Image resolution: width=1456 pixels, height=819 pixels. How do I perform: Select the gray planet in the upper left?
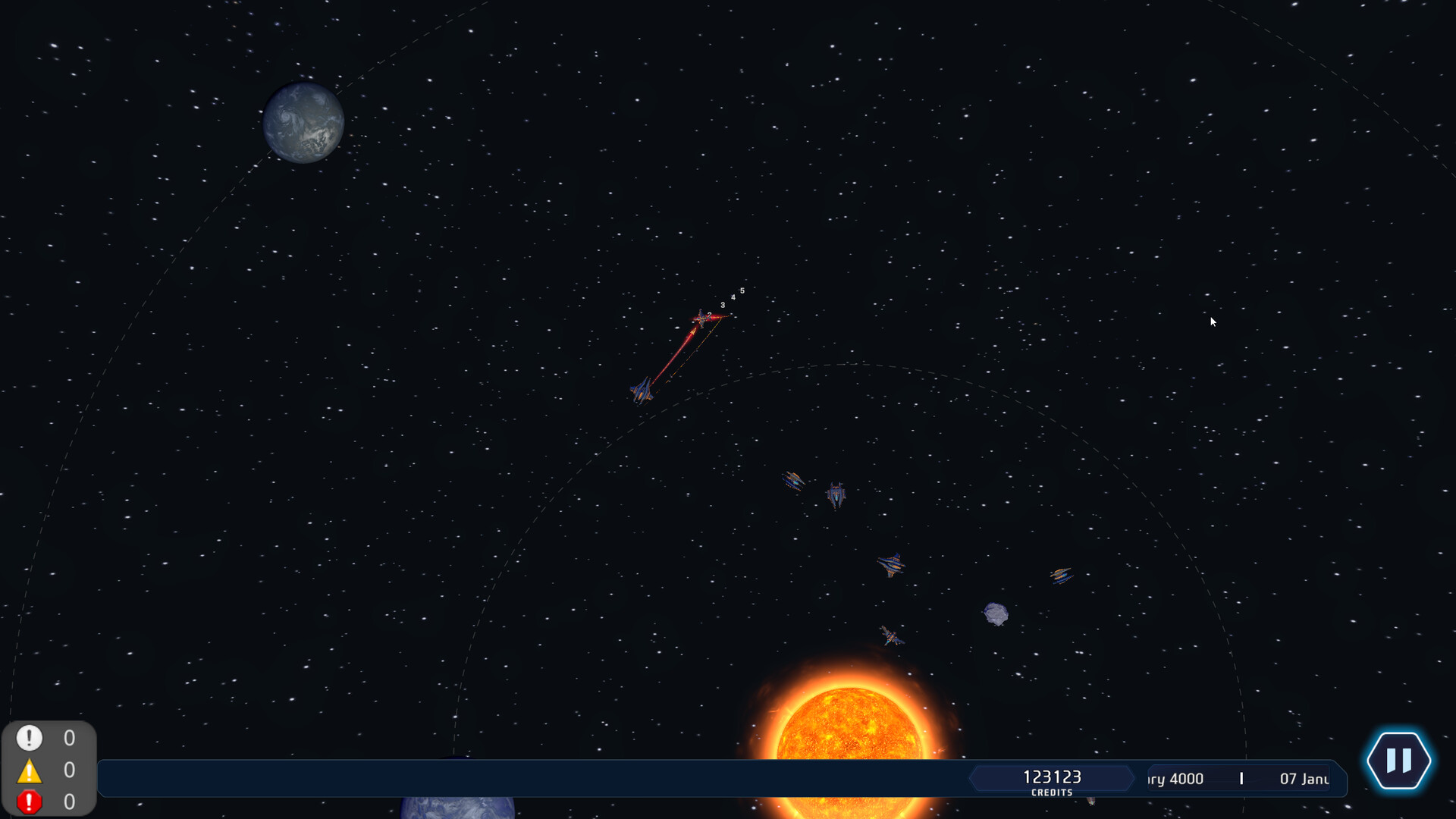[302, 121]
